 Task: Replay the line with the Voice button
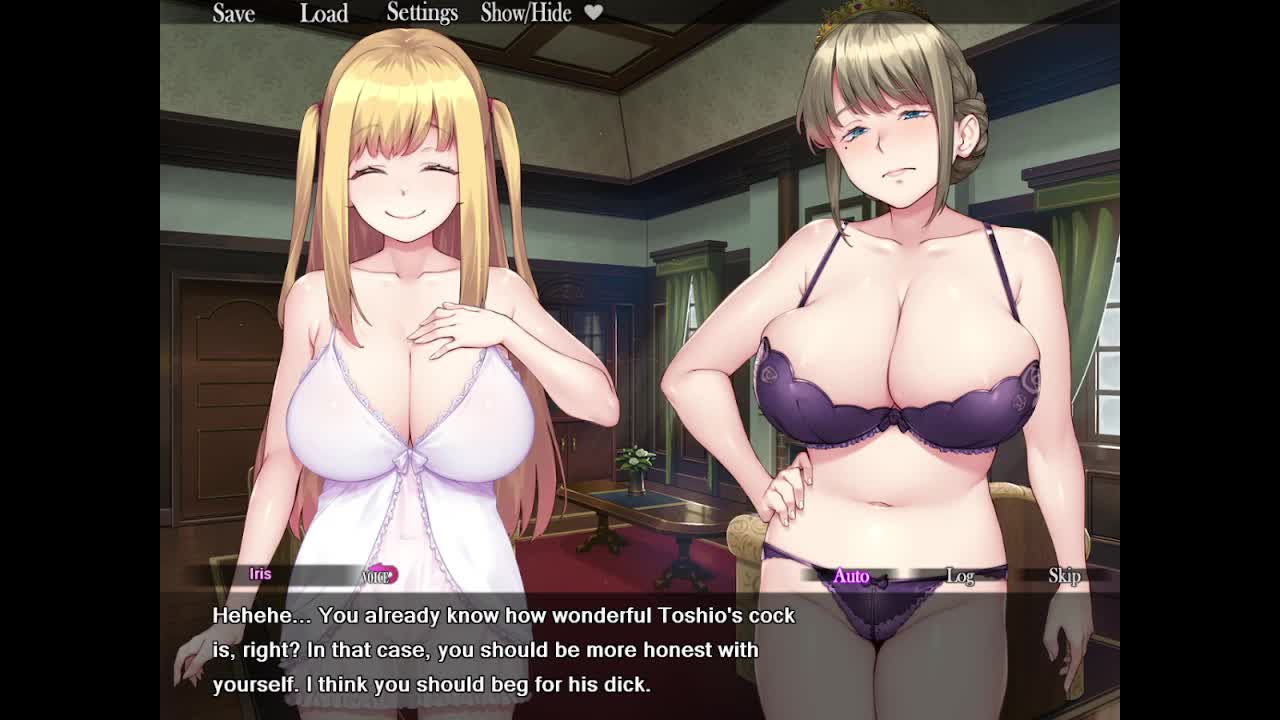point(379,575)
